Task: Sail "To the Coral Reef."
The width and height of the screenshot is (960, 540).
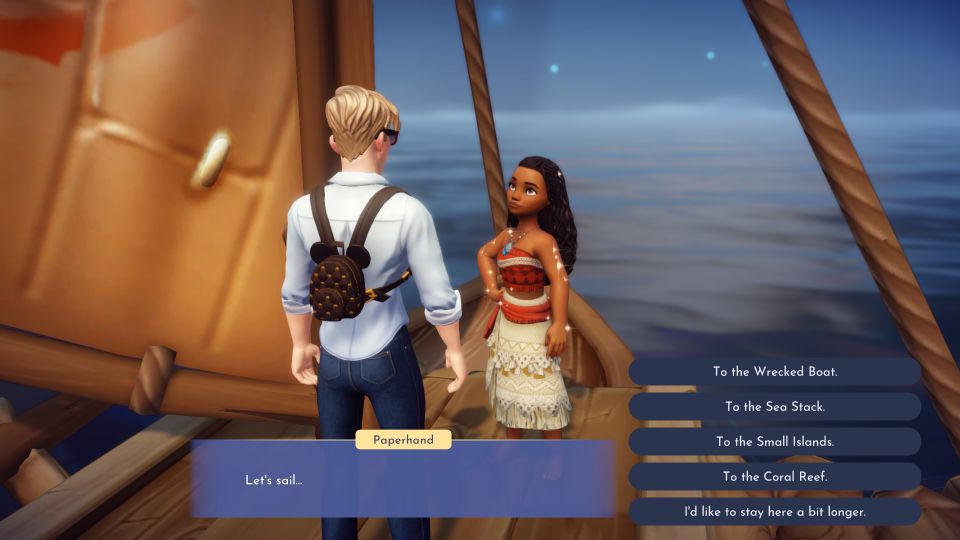Action: pyautogui.click(x=775, y=477)
